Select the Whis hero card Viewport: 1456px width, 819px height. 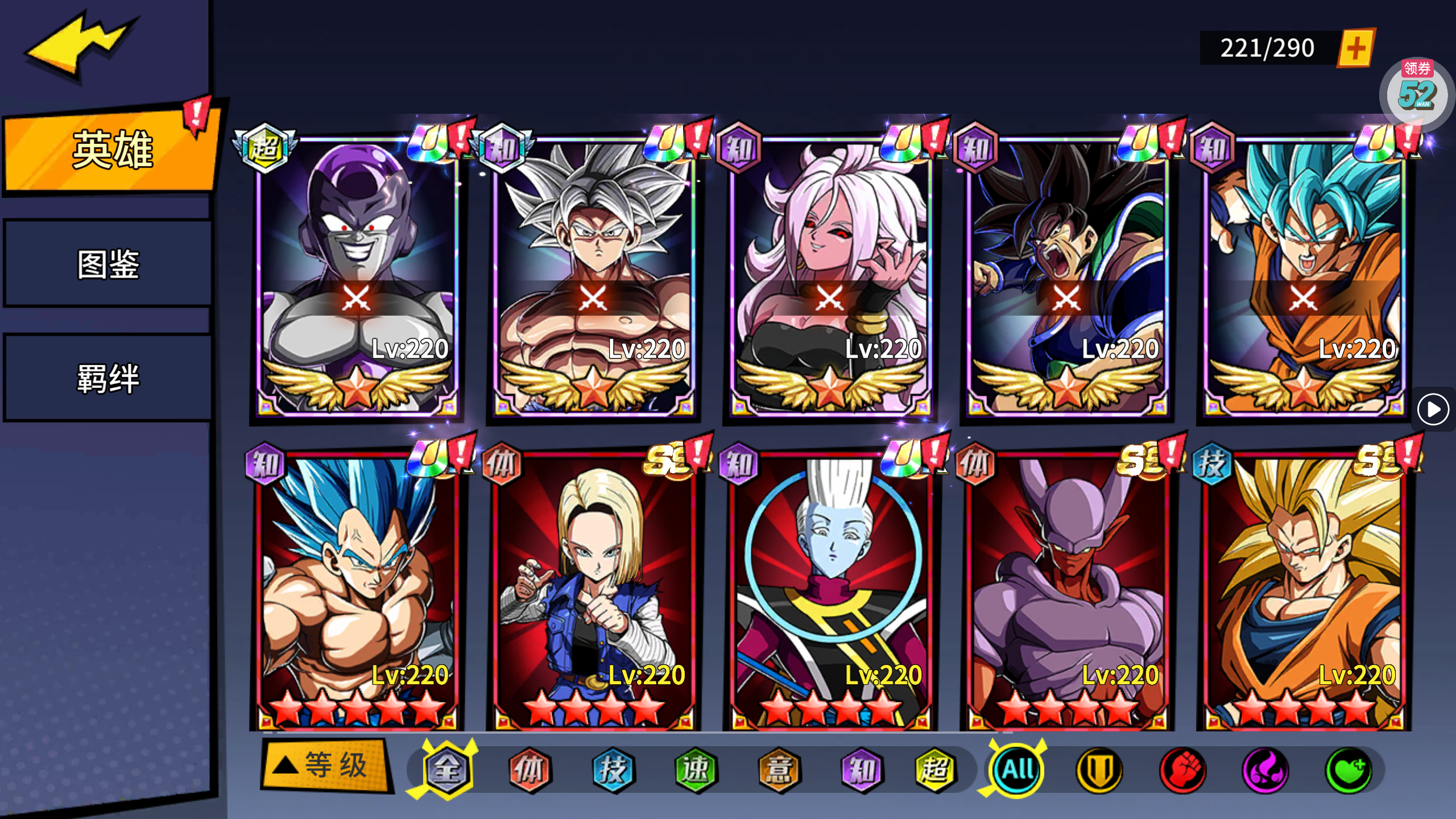(830, 591)
